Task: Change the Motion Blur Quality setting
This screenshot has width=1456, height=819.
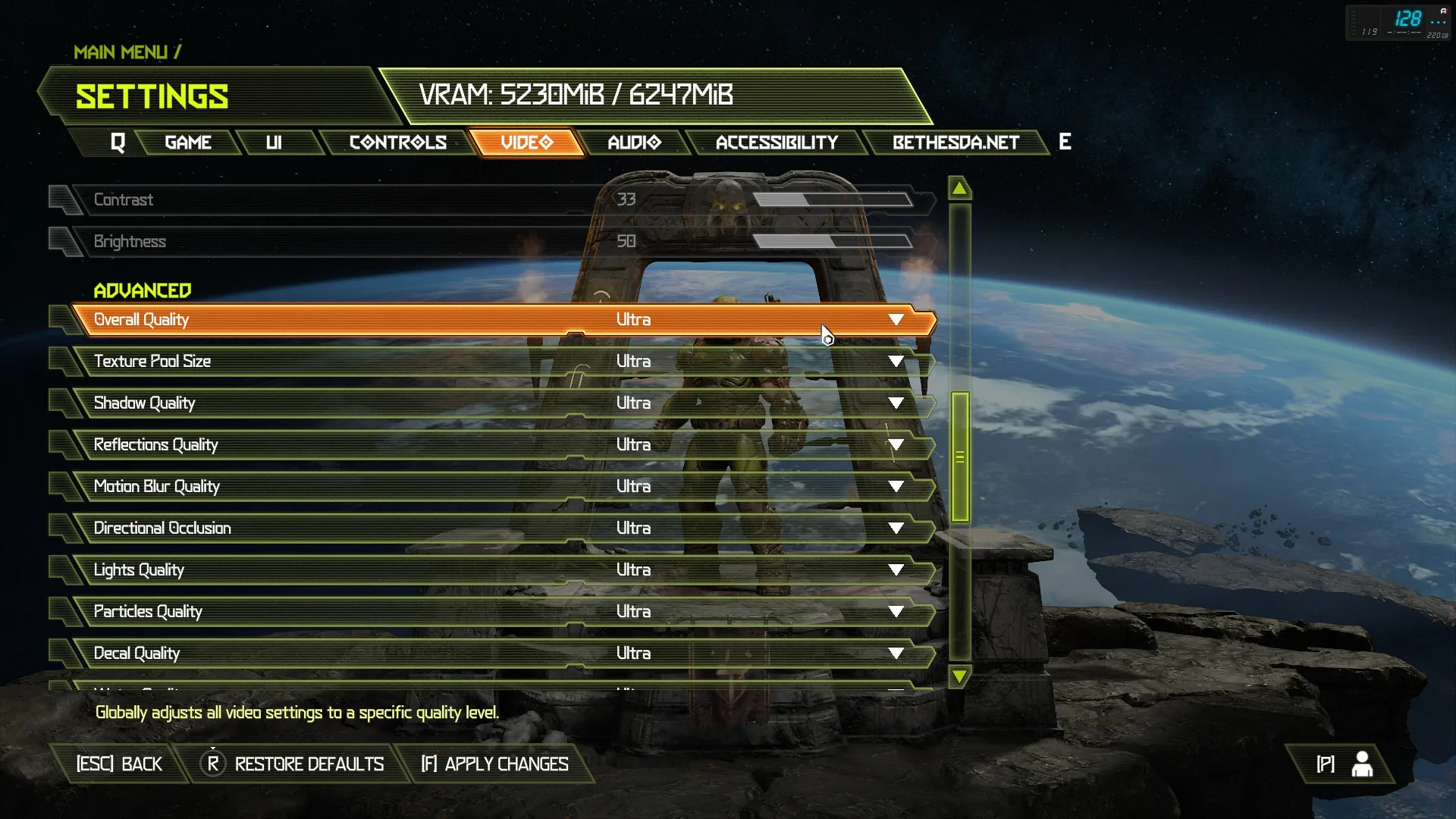Action: (896, 486)
